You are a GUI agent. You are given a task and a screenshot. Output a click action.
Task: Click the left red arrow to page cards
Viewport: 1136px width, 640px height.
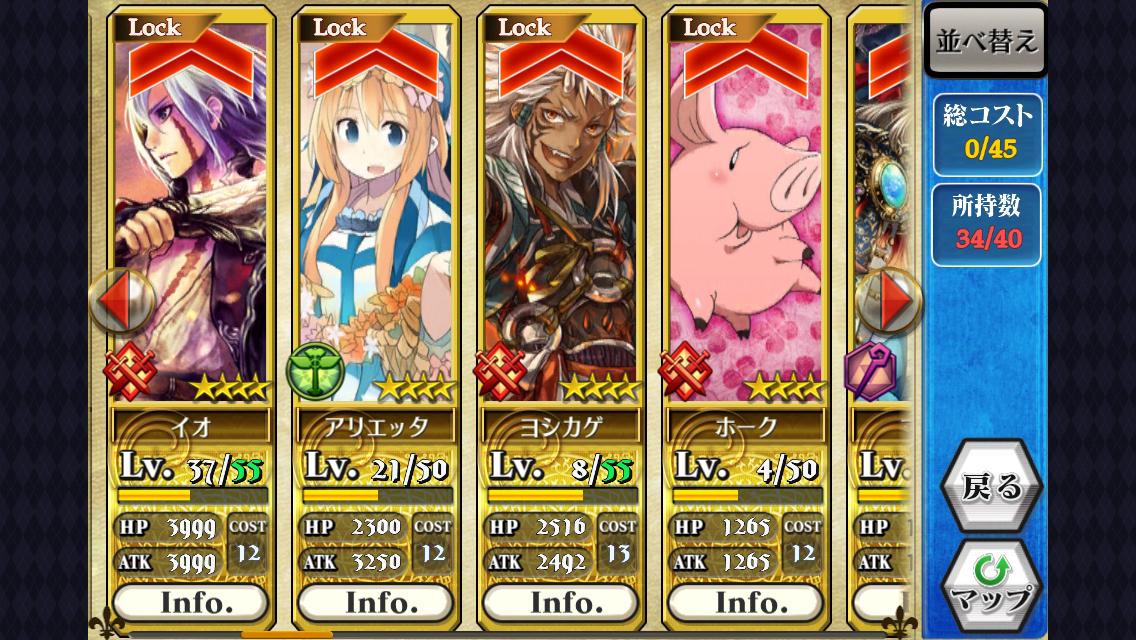pos(118,299)
